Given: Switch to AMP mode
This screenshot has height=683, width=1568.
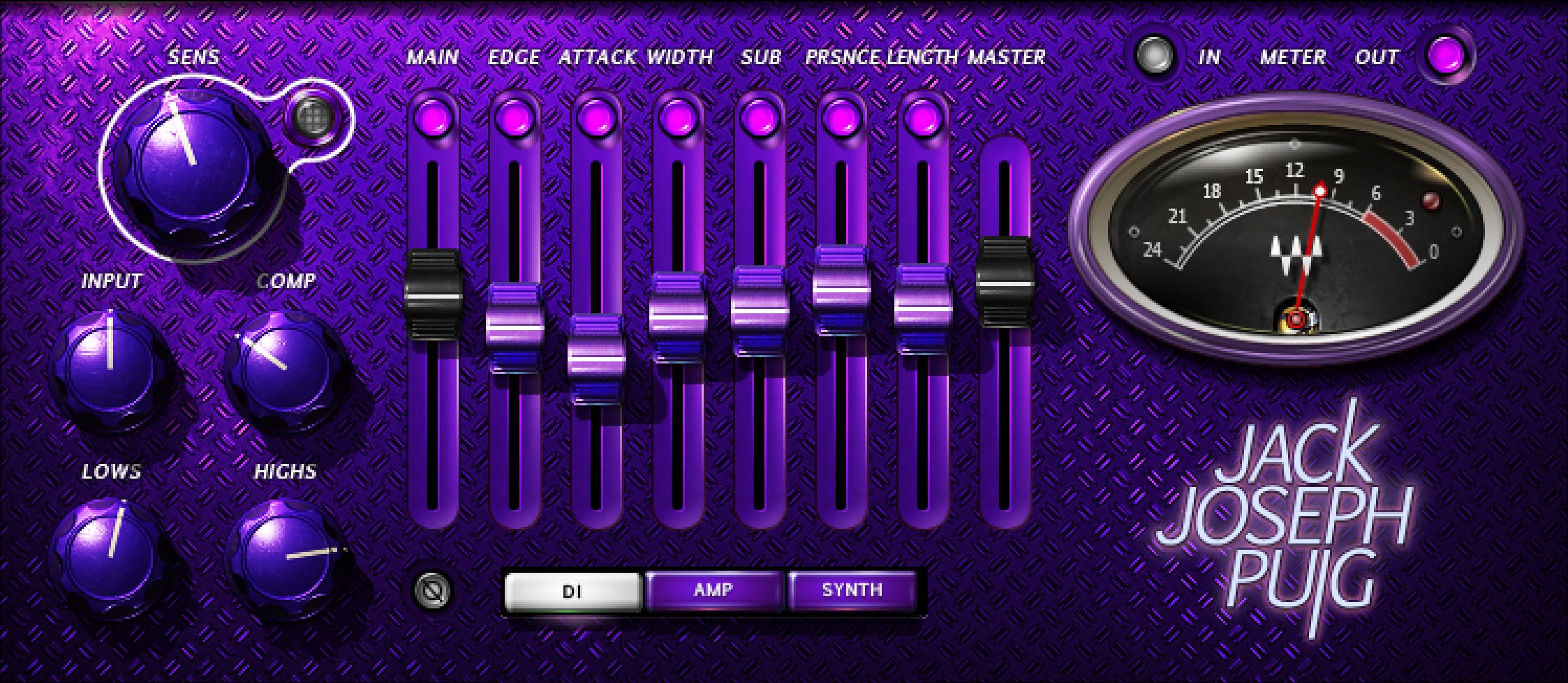Looking at the screenshot, I should pos(713,590).
